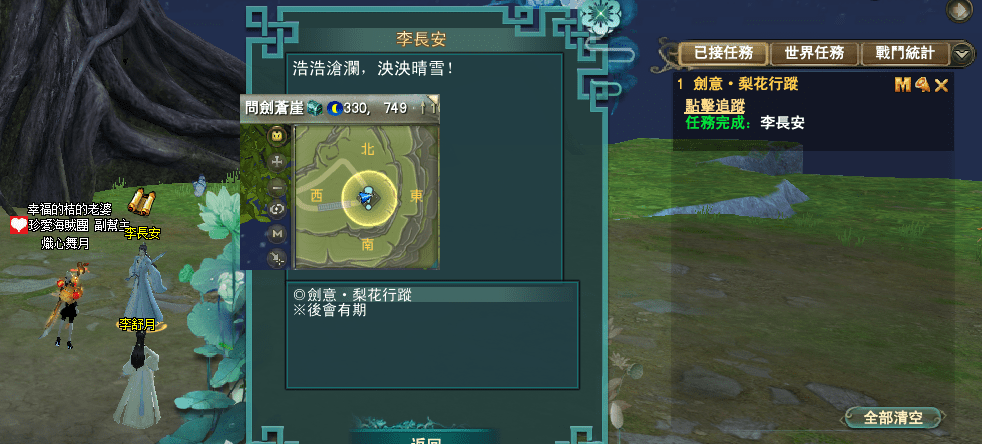Collapse the quest tracker with the arrow button
The height and width of the screenshot is (444, 982).
click(x=962, y=54)
